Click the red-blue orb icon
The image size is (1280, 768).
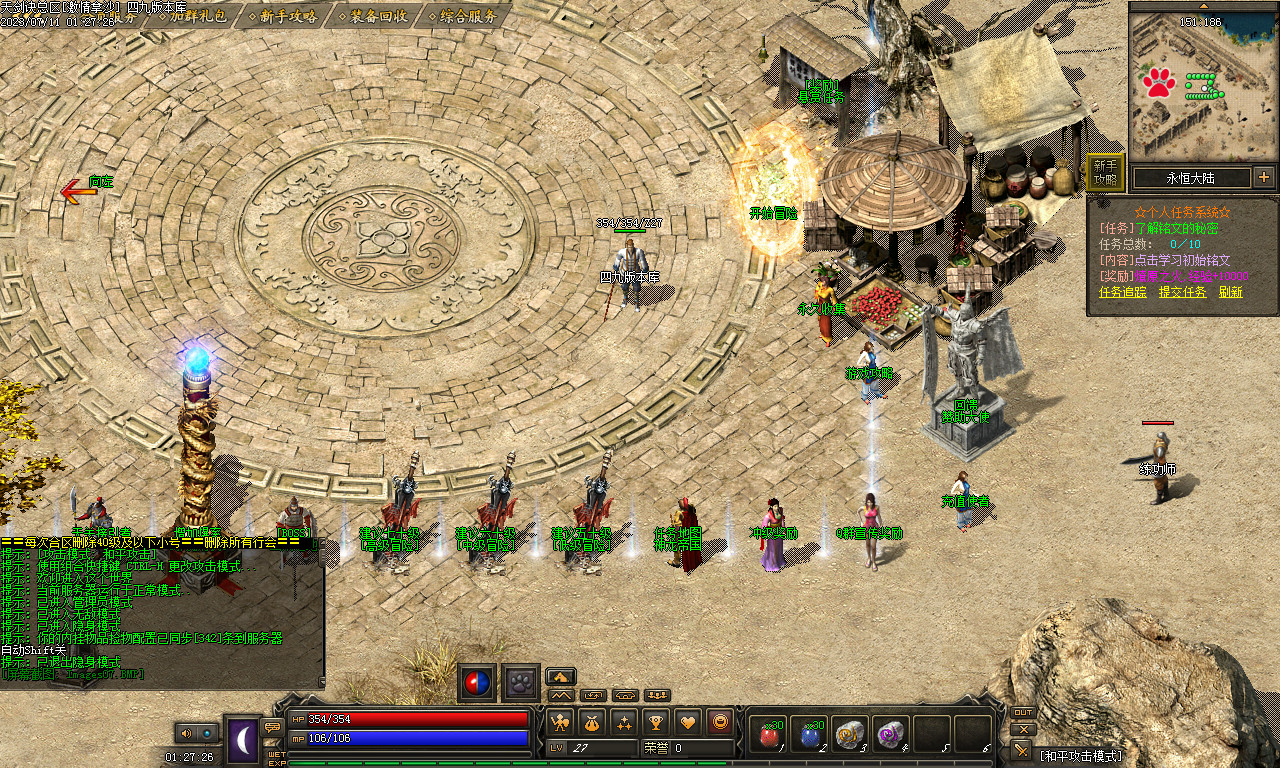pyautogui.click(x=477, y=683)
